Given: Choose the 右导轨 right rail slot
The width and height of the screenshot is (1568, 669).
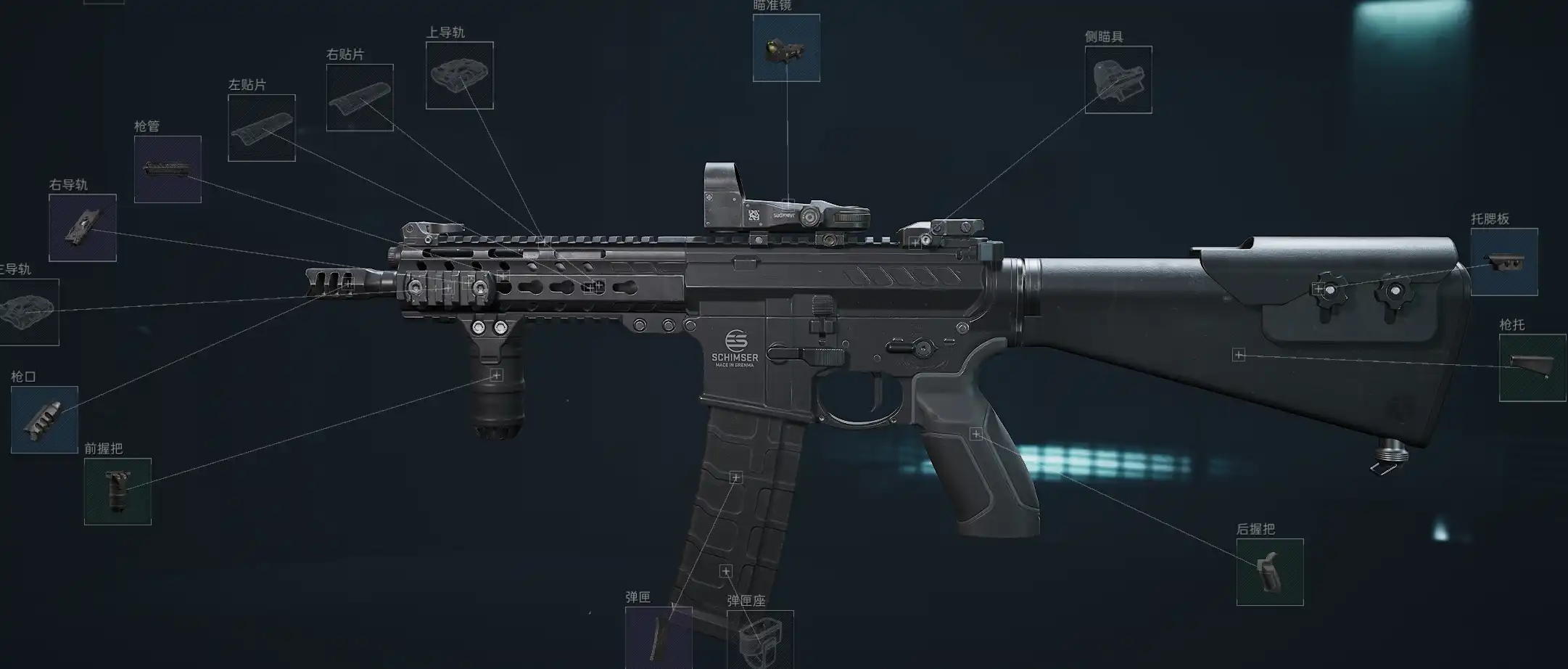Looking at the screenshot, I should click(x=83, y=228).
